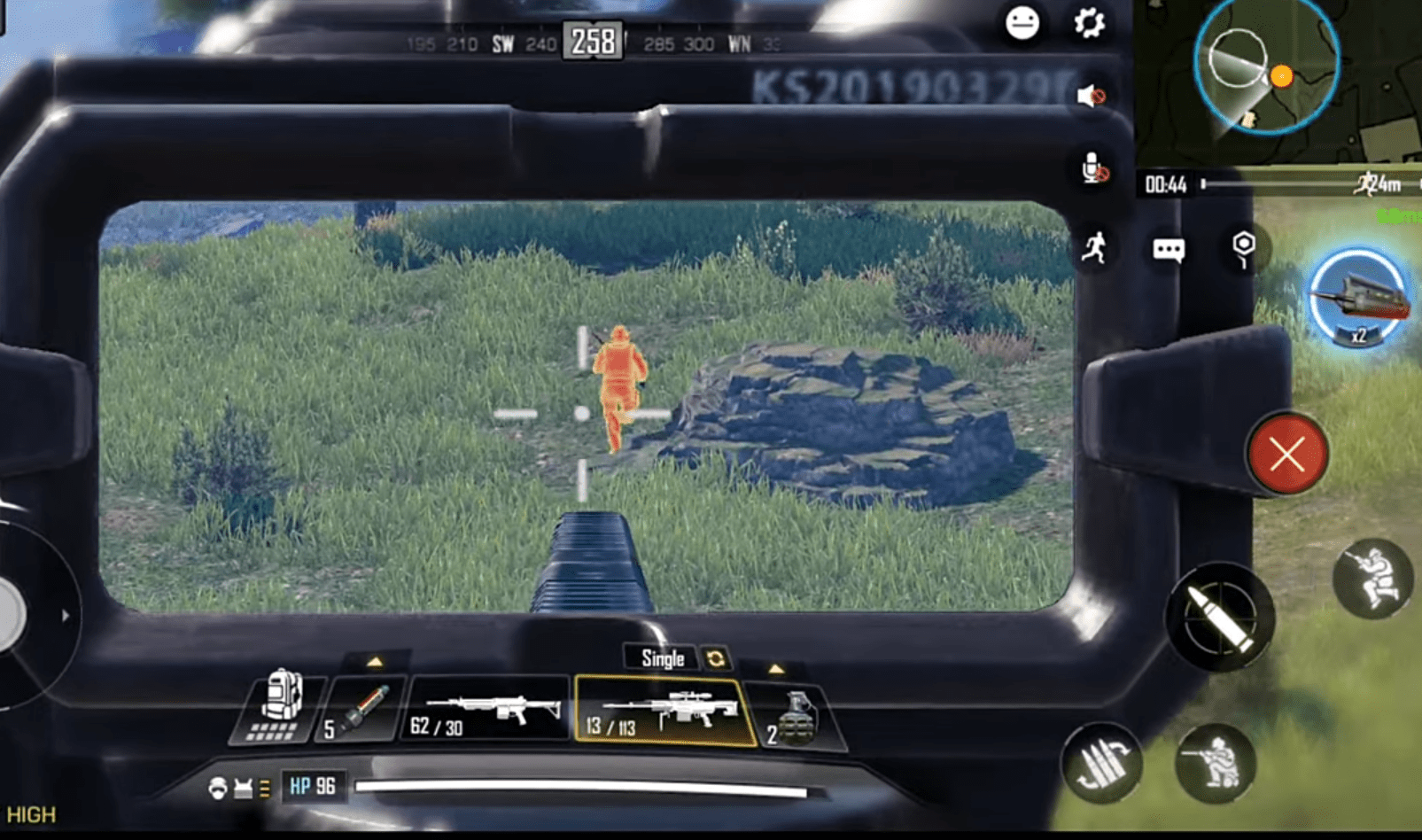Mute the speaker audio toggle
This screenshot has width=1422, height=840.
(1092, 95)
